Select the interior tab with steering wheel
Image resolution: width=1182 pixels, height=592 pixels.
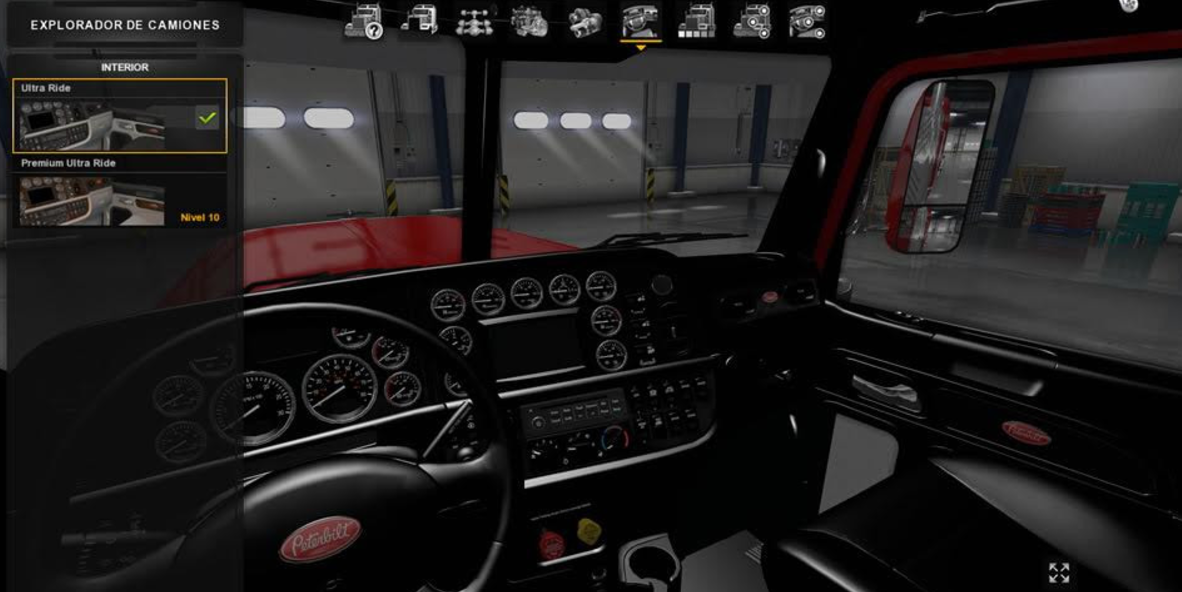(640, 21)
